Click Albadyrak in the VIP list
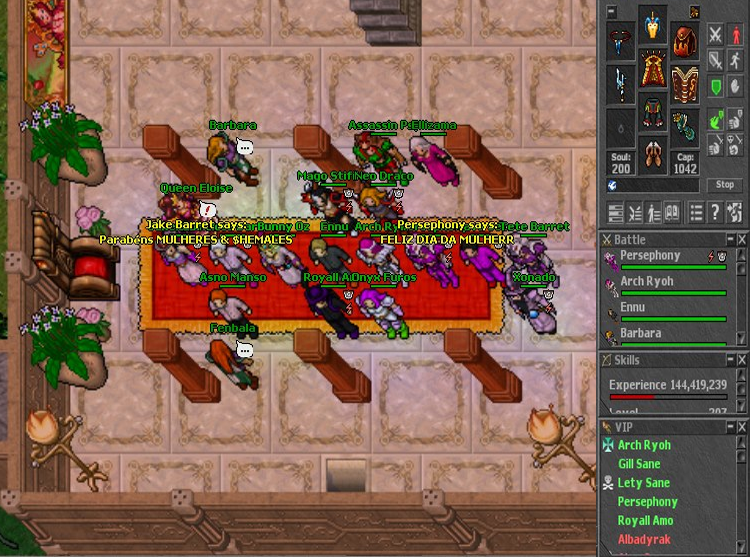 pos(643,539)
